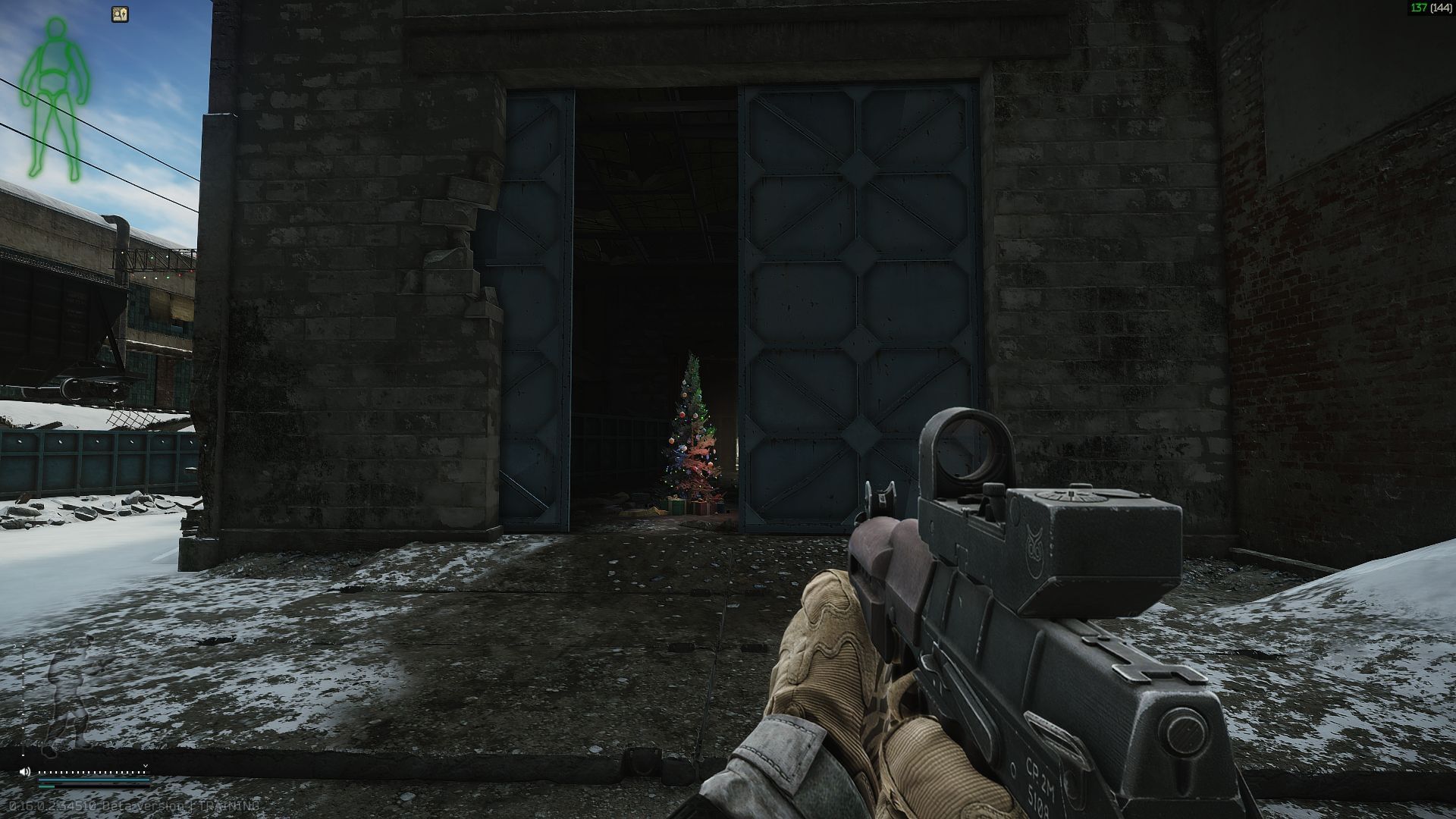
Task: Click the speaker icon near the stamina bars
Action: [x=25, y=772]
